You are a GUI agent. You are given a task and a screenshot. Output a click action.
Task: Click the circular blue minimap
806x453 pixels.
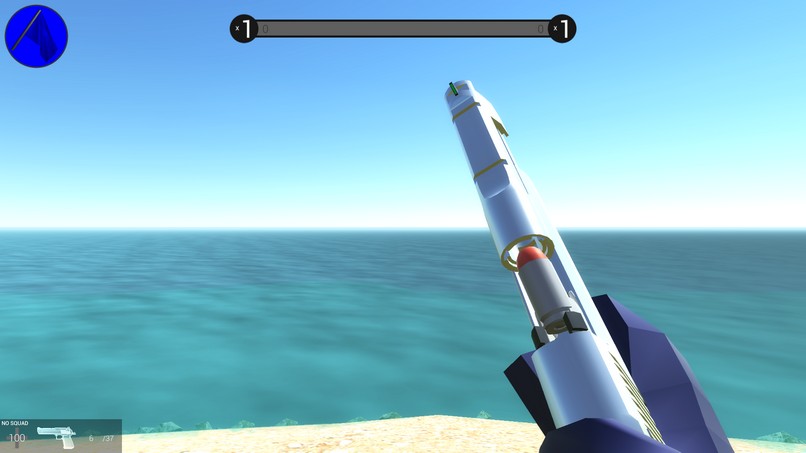point(36,36)
